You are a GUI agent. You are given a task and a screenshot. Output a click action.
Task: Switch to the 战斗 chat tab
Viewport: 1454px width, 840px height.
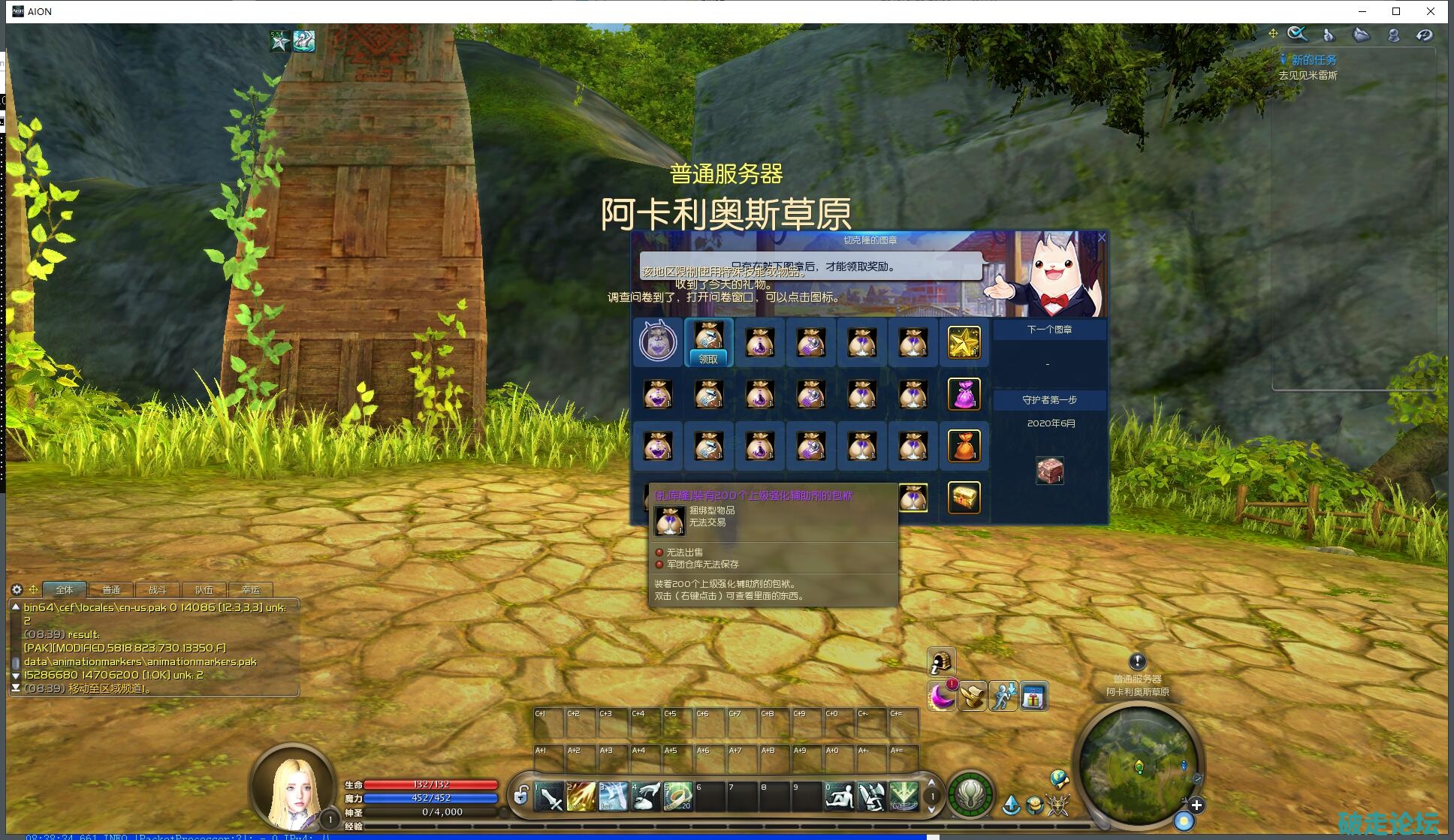[x=158, y=590]
